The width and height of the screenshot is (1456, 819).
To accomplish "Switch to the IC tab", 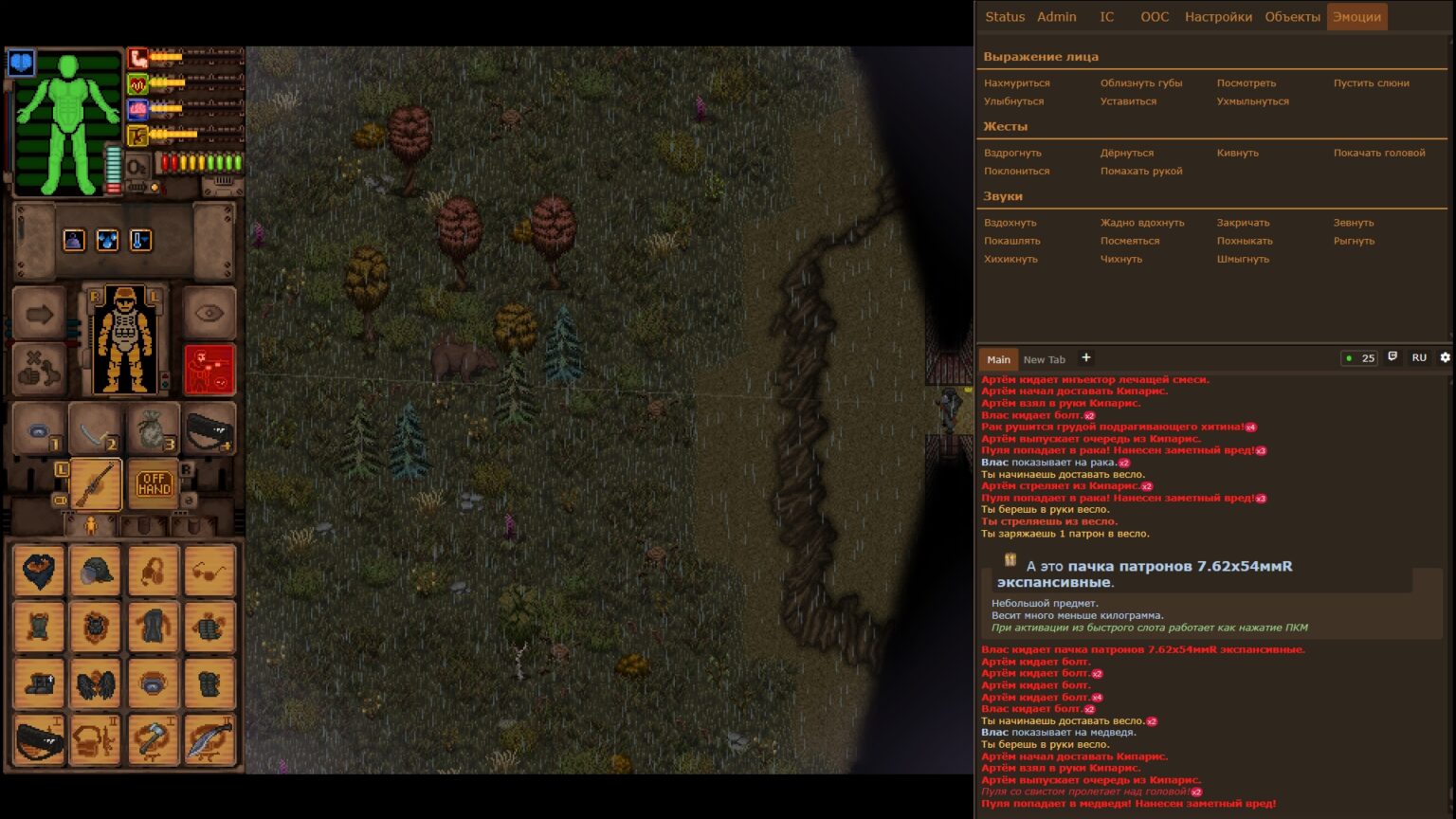I will pos(1106,17).
